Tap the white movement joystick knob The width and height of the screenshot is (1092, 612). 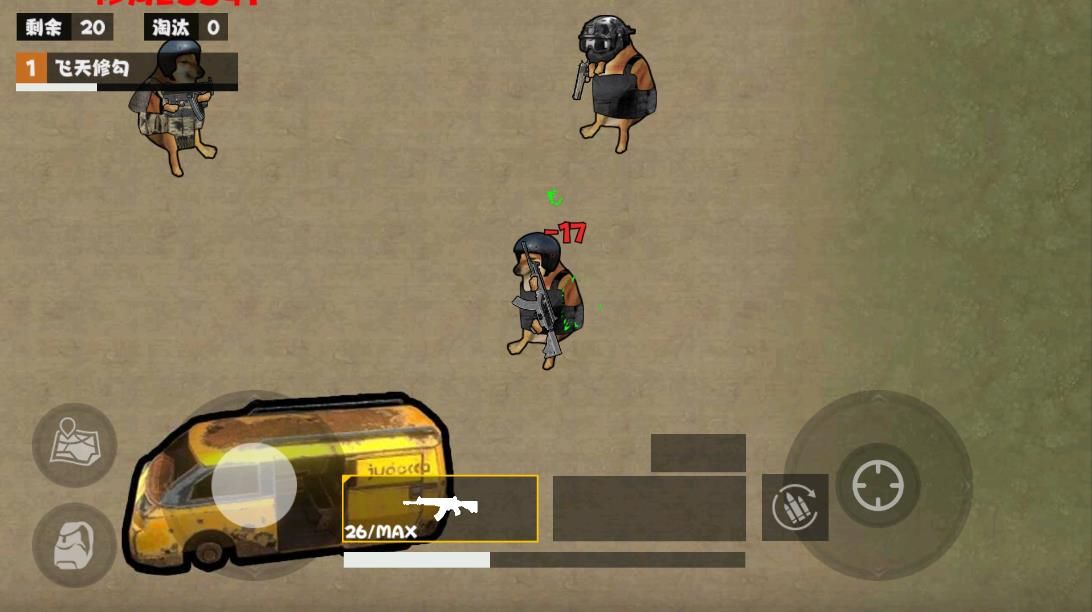coord(254,485)
